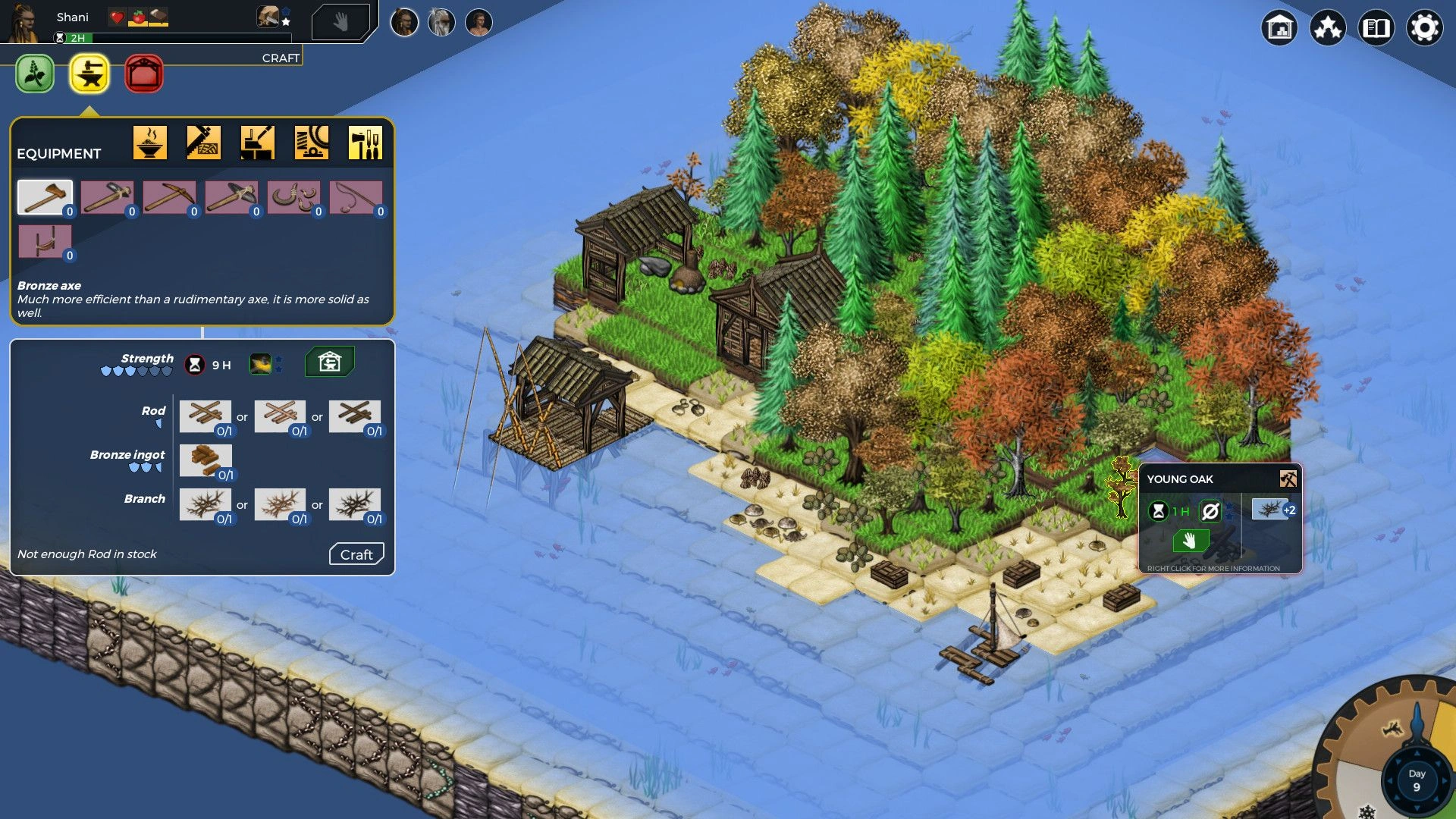
Task: Show the cooking bowl craft category
Action: [150, 142]
